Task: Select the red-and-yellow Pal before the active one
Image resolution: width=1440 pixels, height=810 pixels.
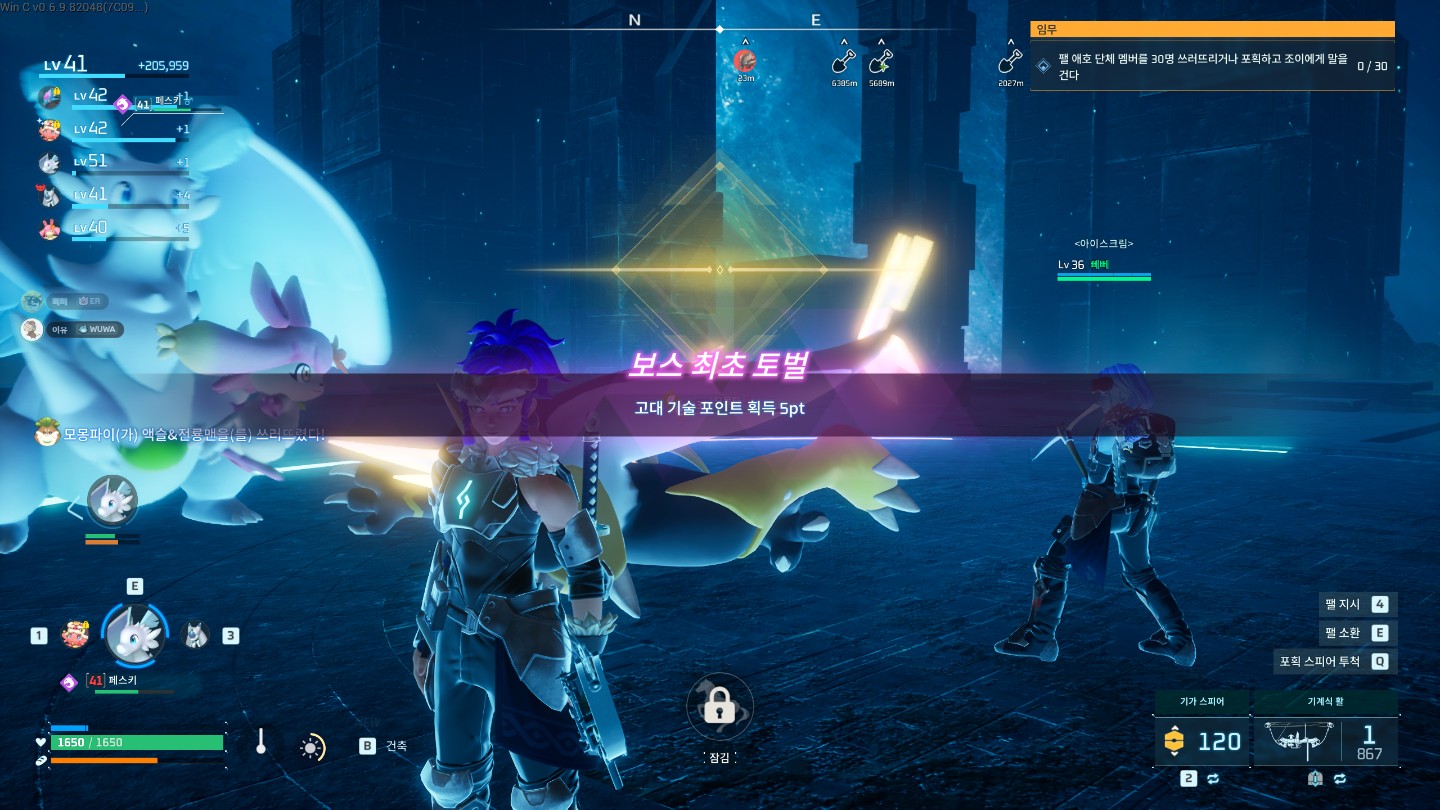Action: 75,634
